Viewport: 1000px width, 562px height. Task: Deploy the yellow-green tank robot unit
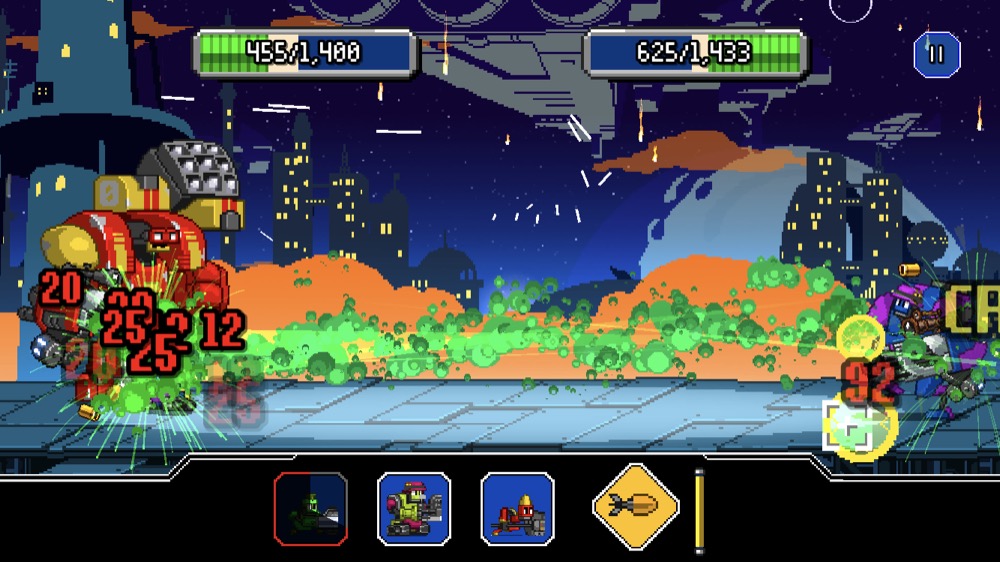414,508
